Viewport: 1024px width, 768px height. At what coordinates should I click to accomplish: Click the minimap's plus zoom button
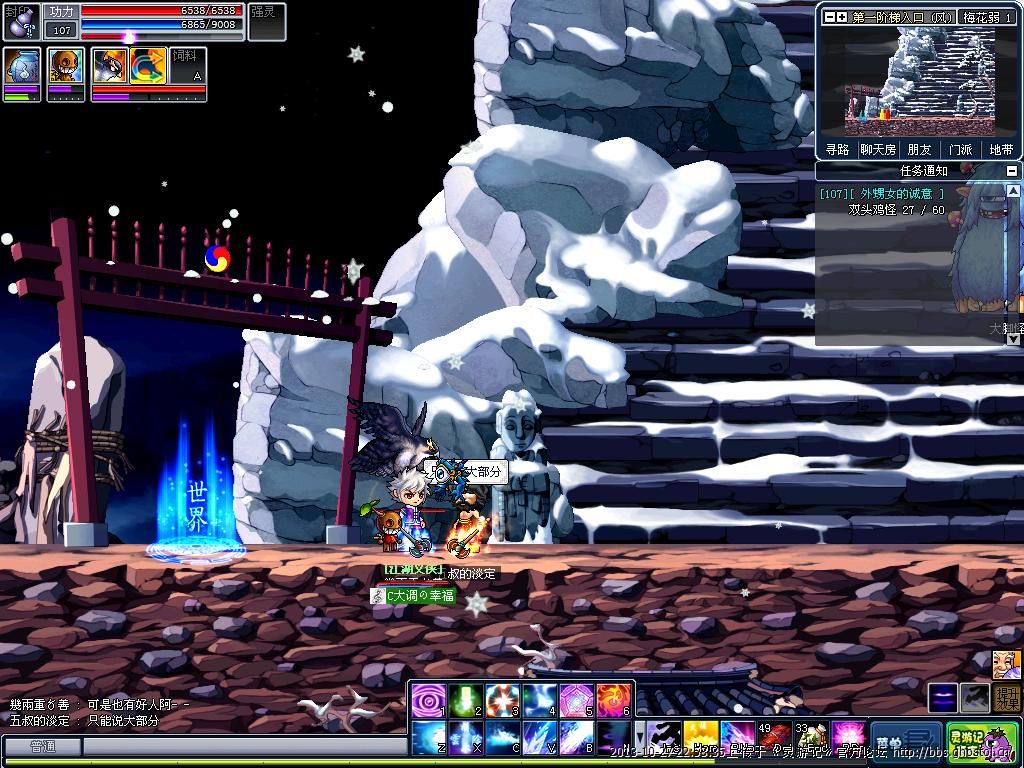click(x=842, y=17)
